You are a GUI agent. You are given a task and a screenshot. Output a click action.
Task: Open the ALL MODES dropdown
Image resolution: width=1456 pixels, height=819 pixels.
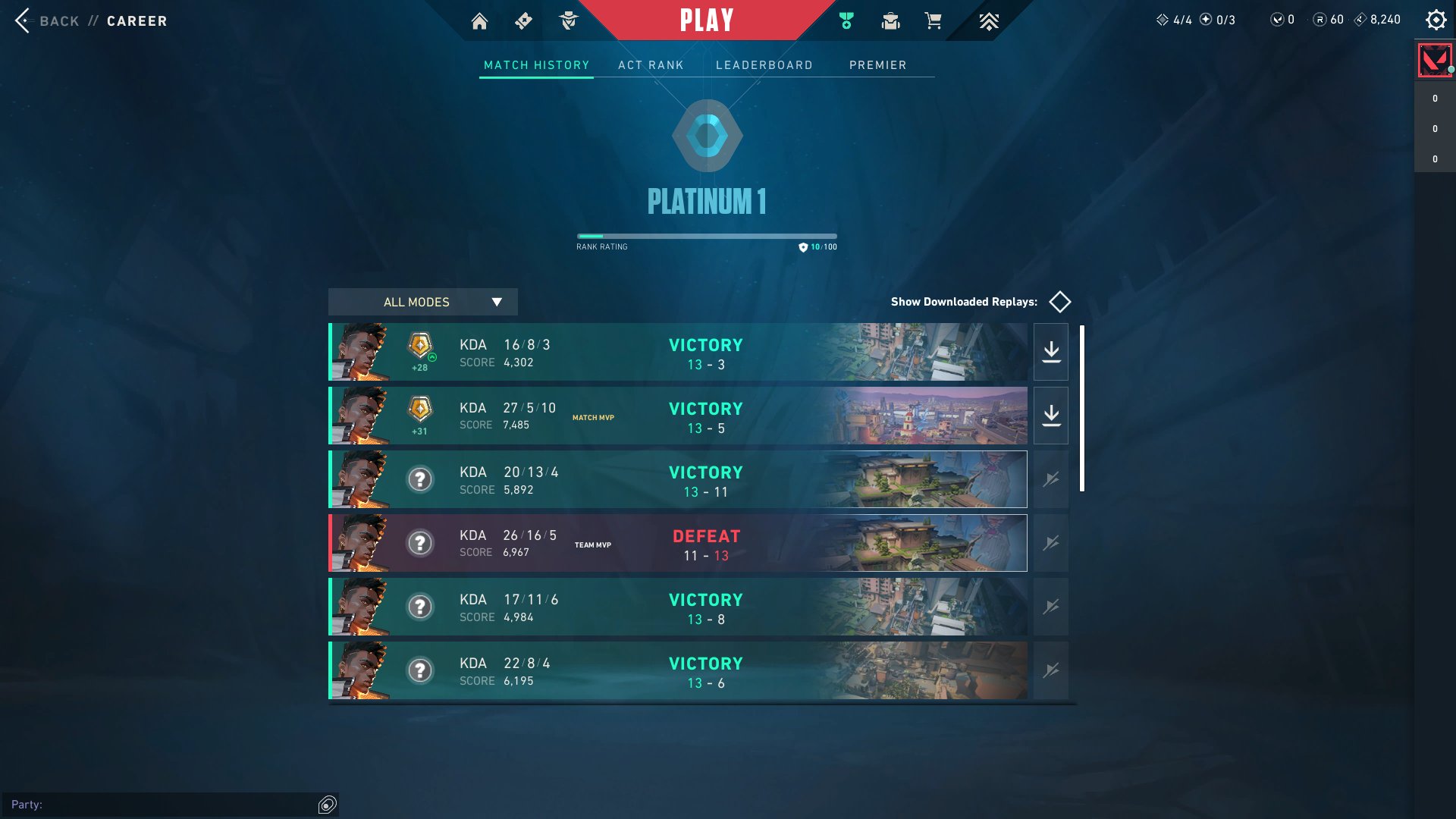pos(422,302)
